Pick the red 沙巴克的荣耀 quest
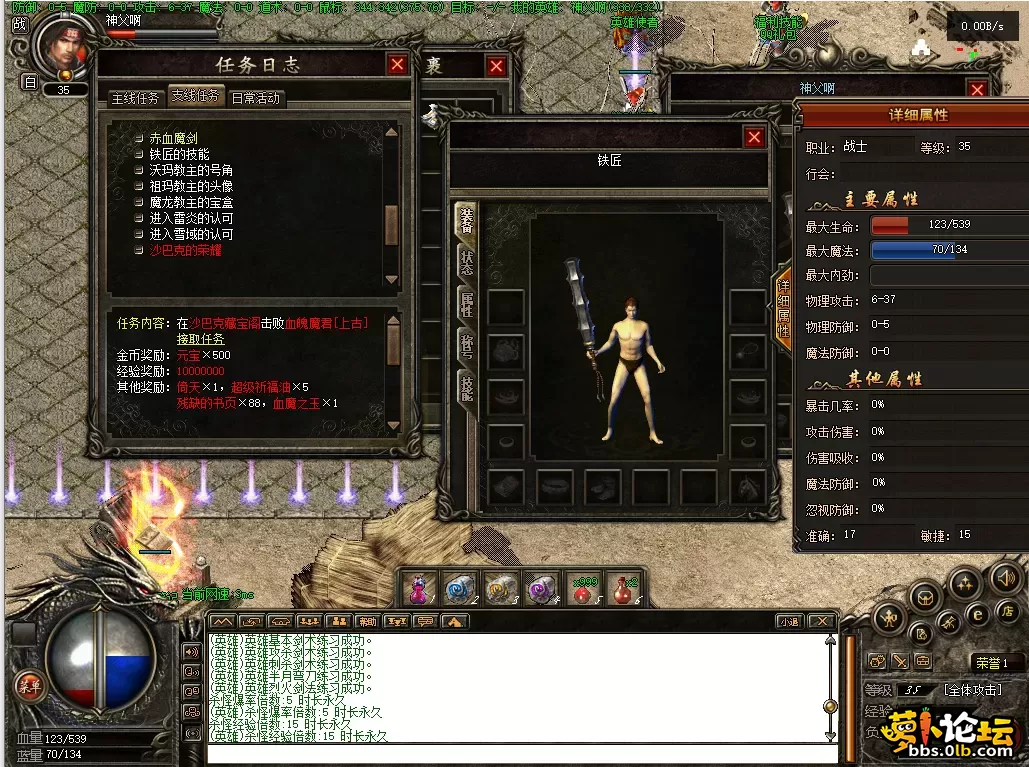1029x767 pixels. [185, 250]
